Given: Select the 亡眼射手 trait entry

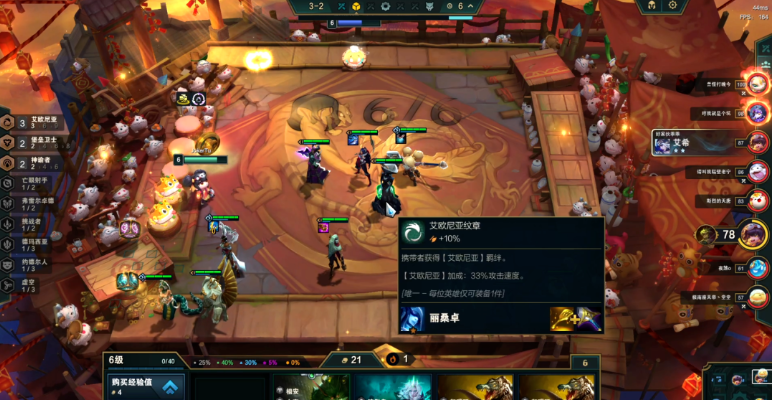Looking at the screenshot, I should 42,183.
